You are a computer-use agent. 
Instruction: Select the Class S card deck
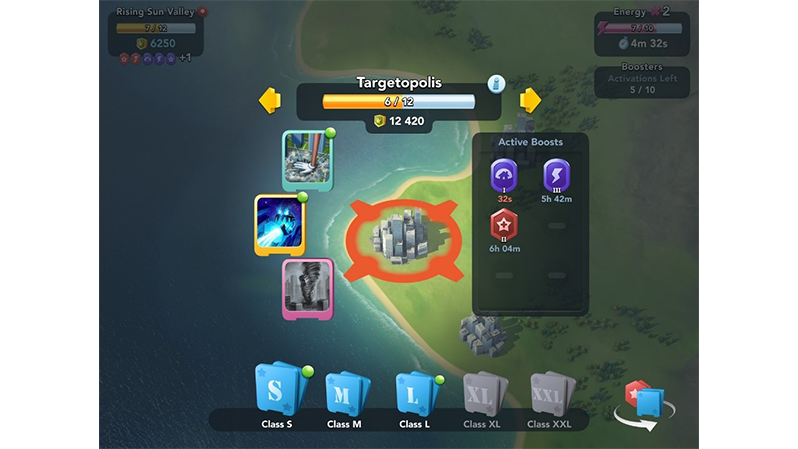(x=275, y=393)
